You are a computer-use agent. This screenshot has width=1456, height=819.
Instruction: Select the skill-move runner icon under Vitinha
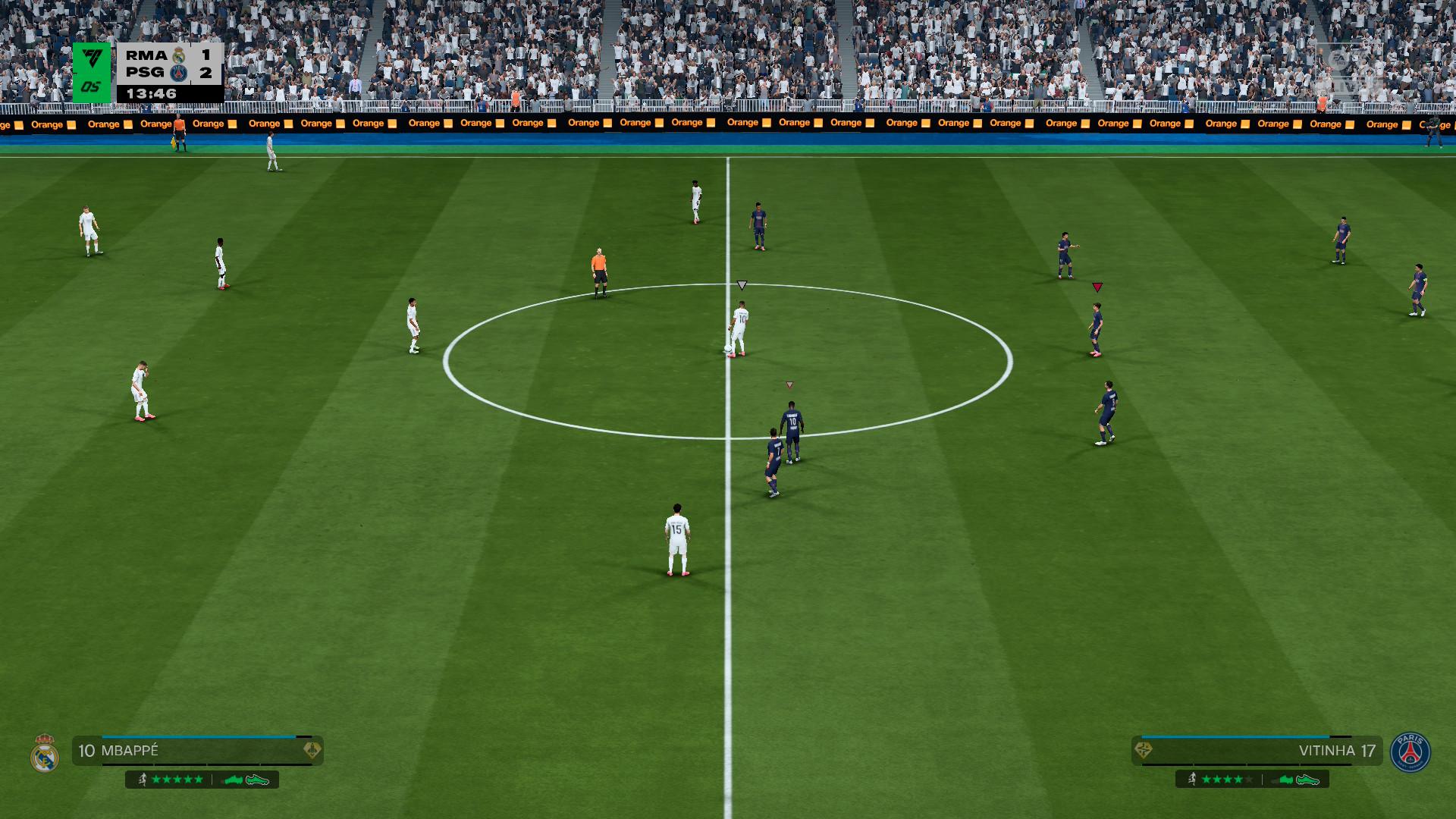(x=1193, y=779)
